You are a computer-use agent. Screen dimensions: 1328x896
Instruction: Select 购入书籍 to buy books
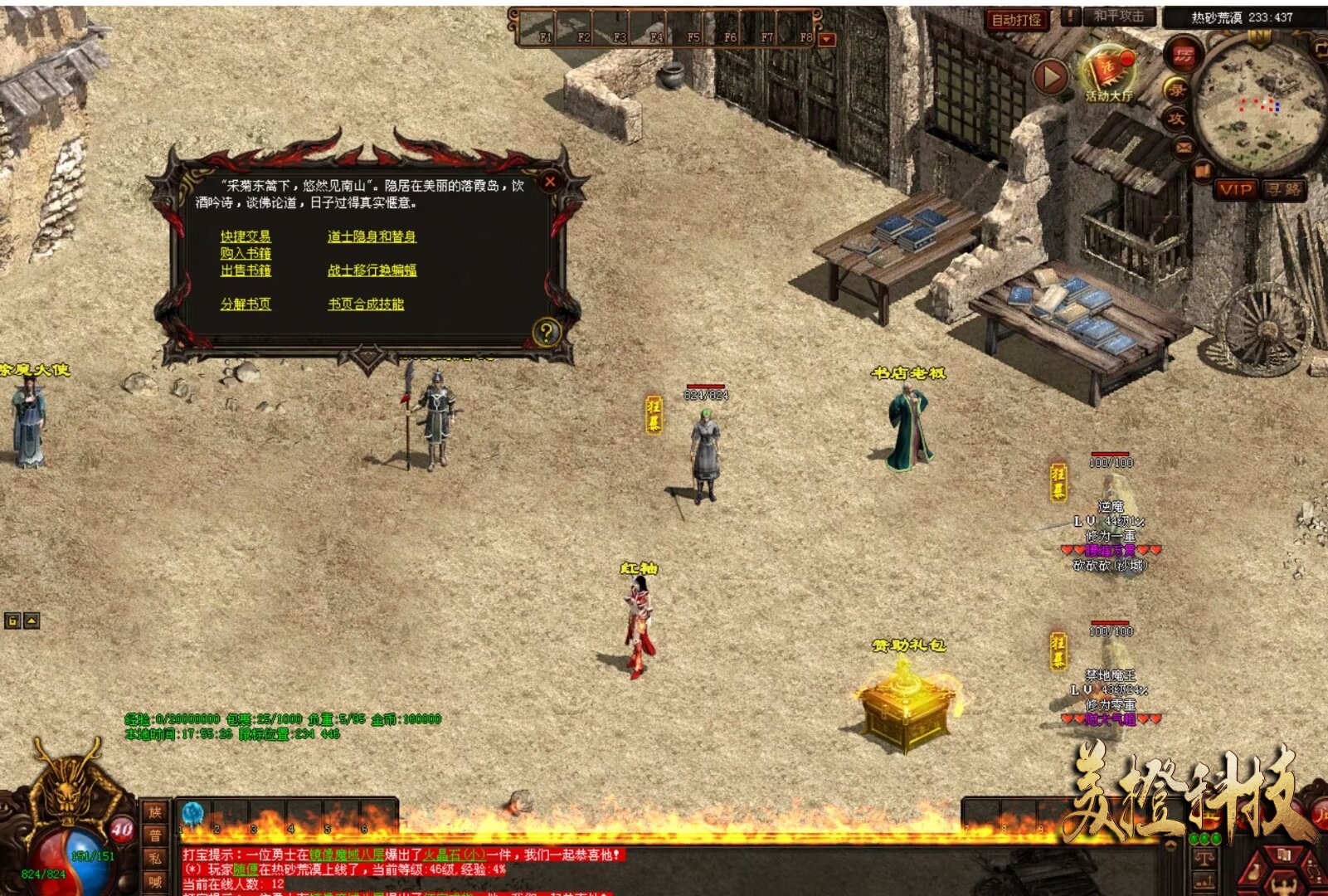pos(246,253)
